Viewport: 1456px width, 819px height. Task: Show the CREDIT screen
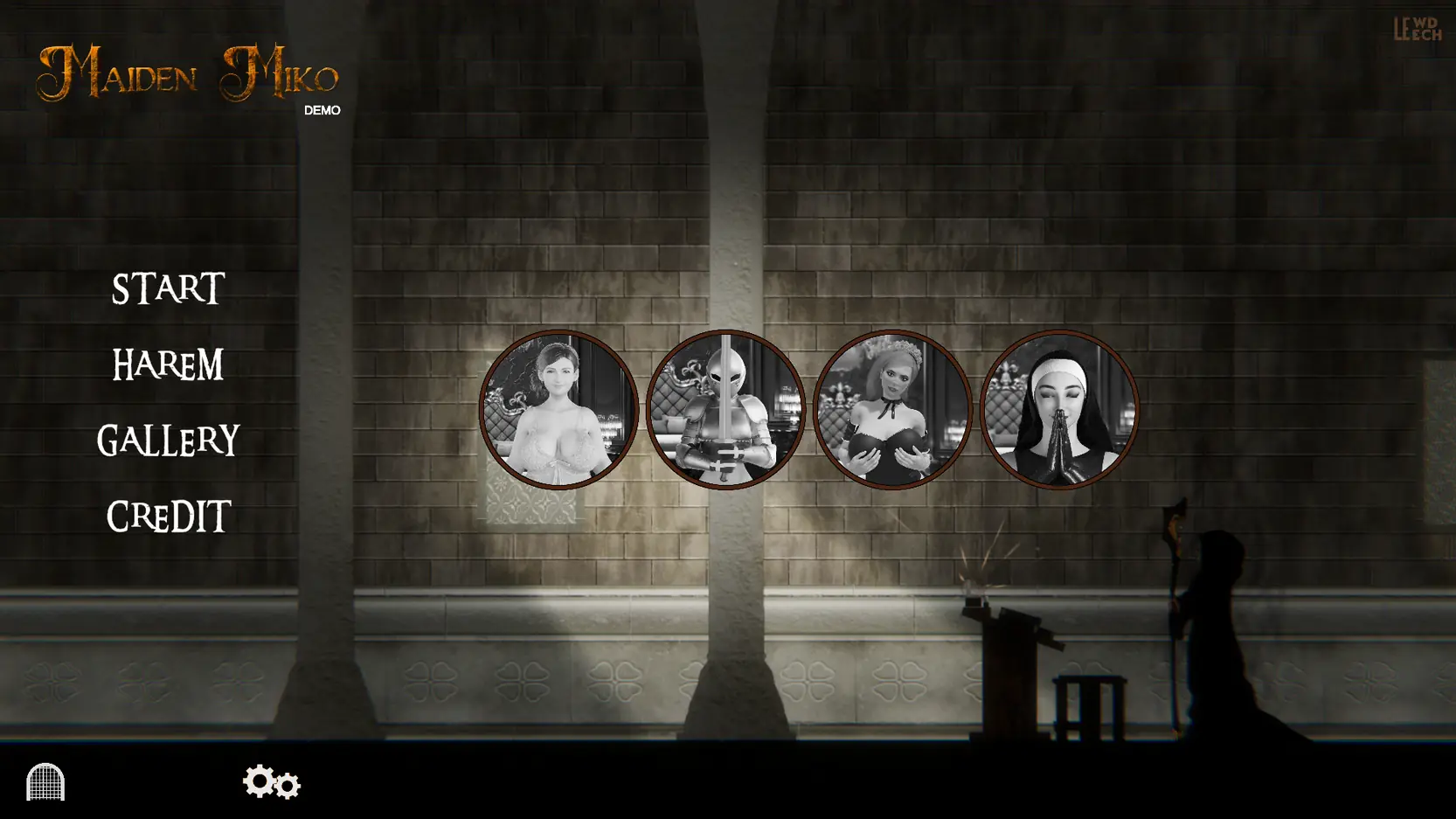168,517
